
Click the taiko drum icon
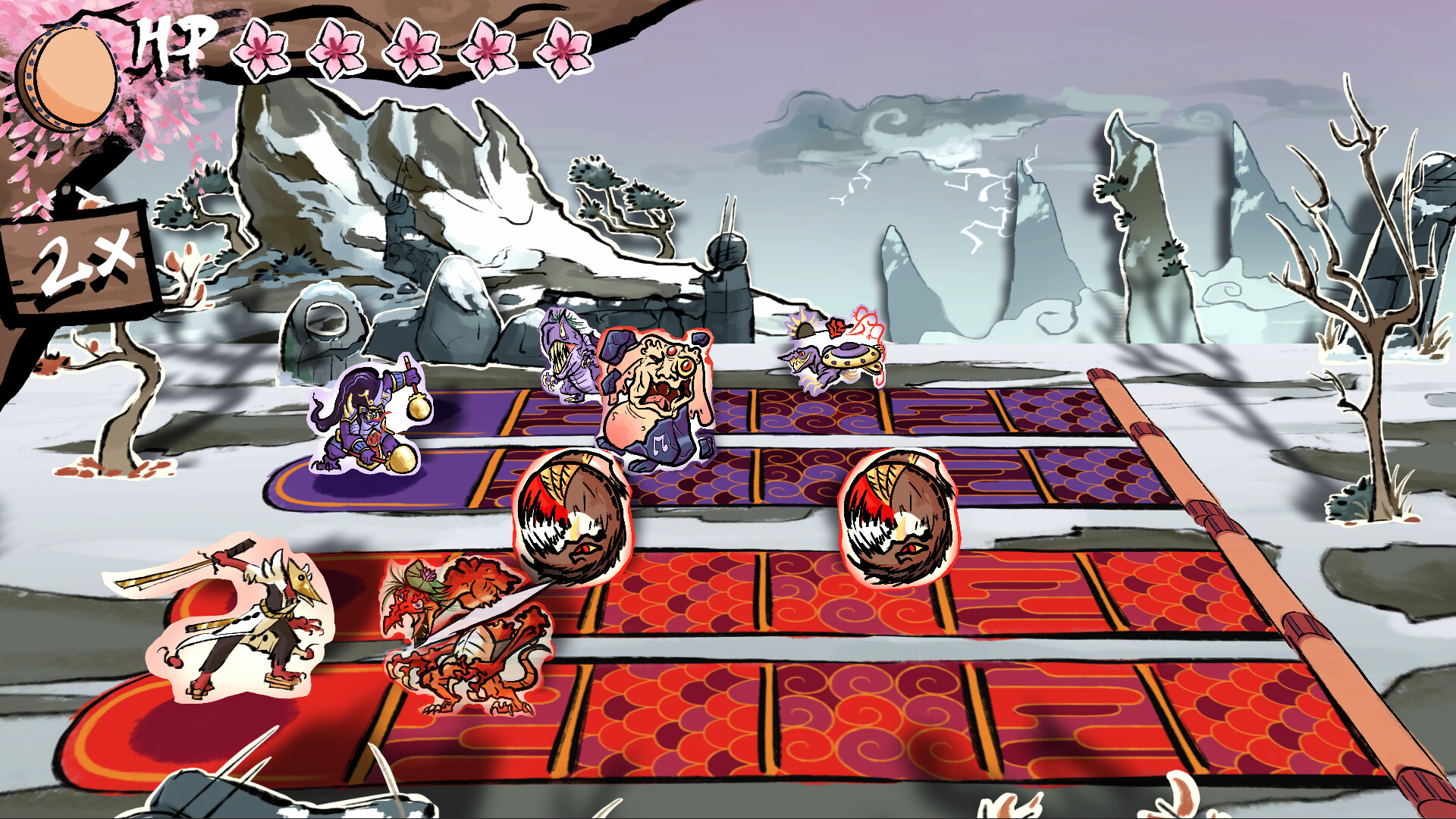click(x=68, y=77)
